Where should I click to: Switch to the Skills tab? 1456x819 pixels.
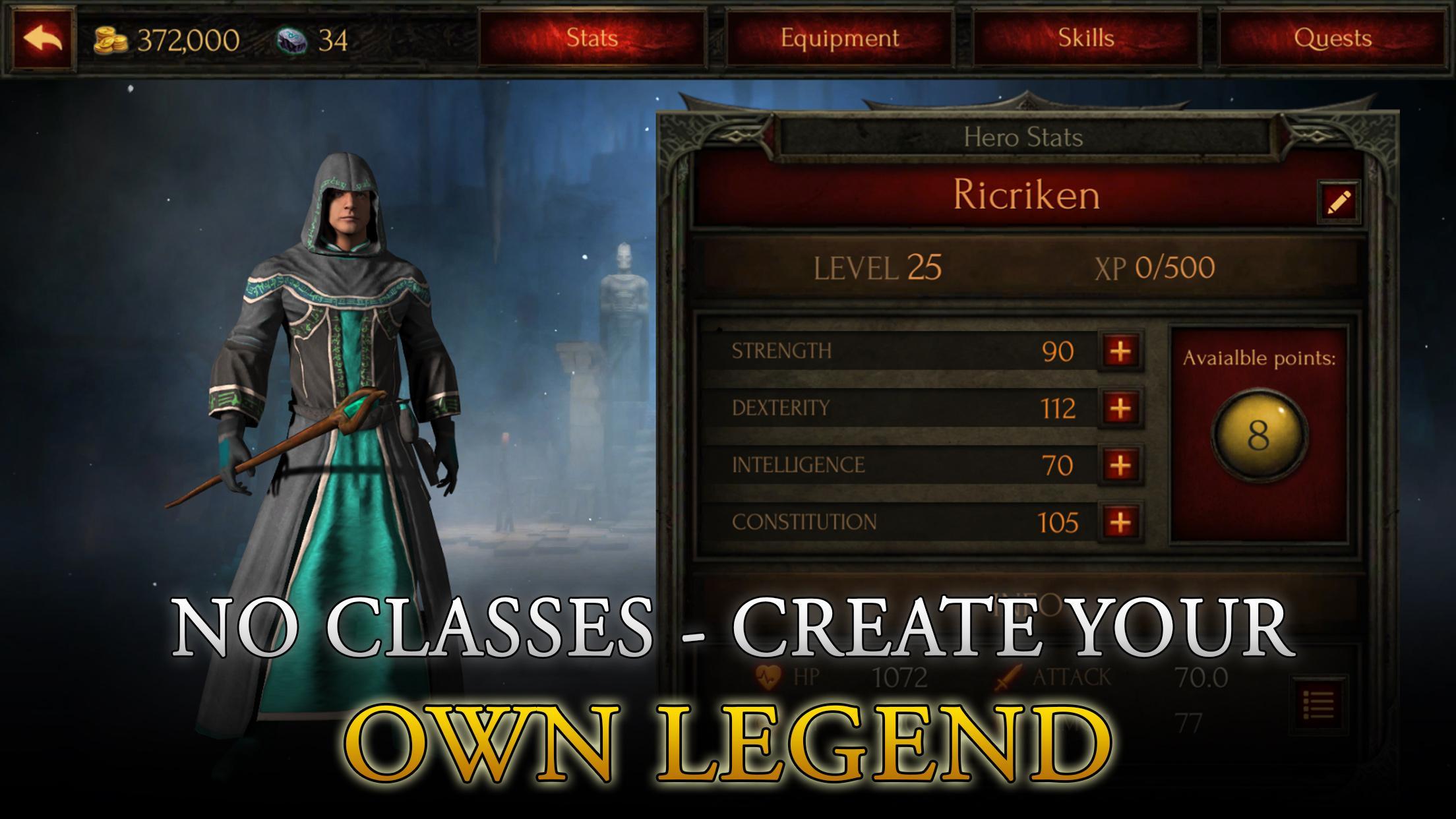(x=1085, y=38)
